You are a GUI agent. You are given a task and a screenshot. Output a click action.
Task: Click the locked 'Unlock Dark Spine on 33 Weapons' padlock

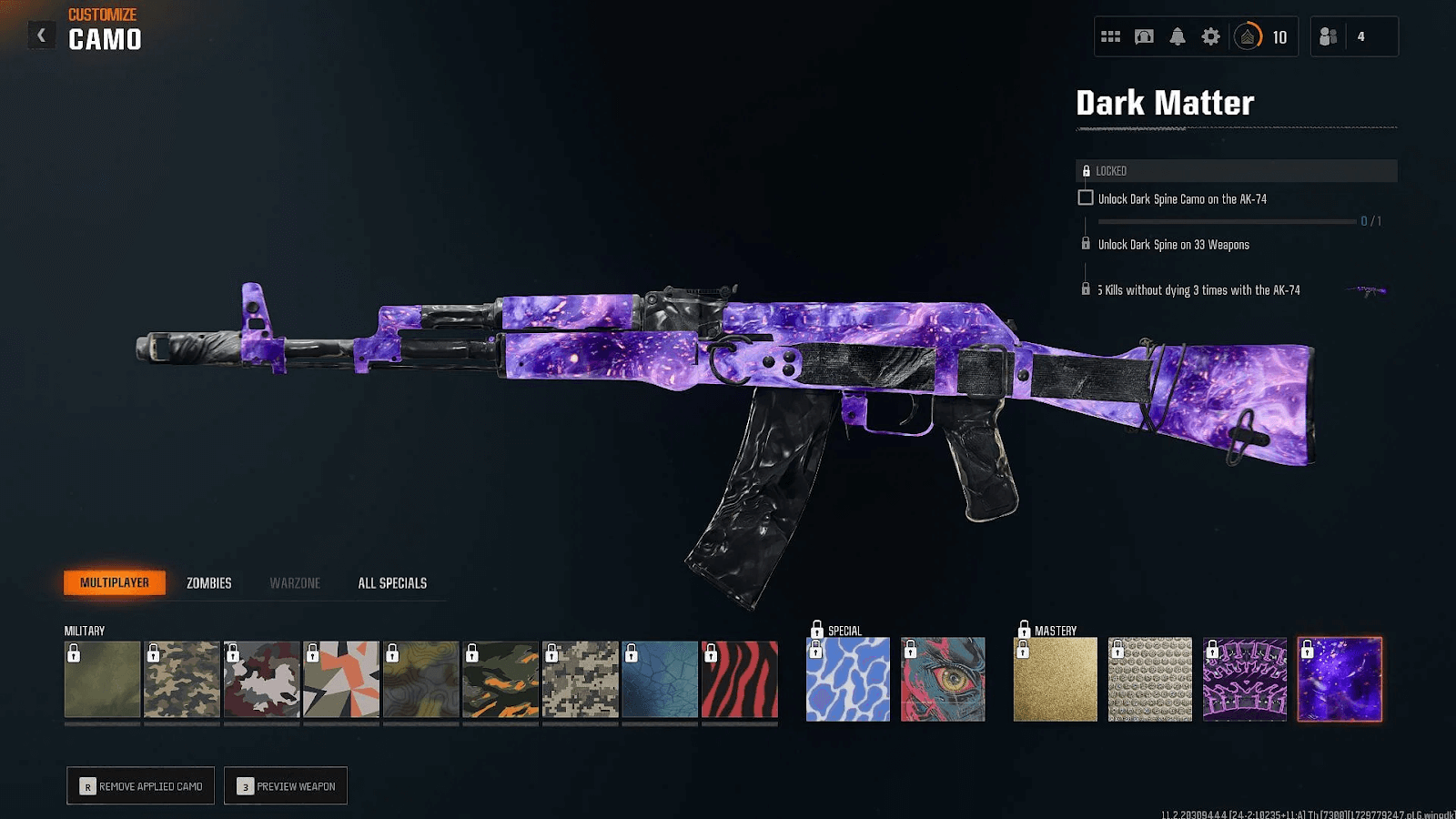pyautogui.click(x=1086, y=243)
